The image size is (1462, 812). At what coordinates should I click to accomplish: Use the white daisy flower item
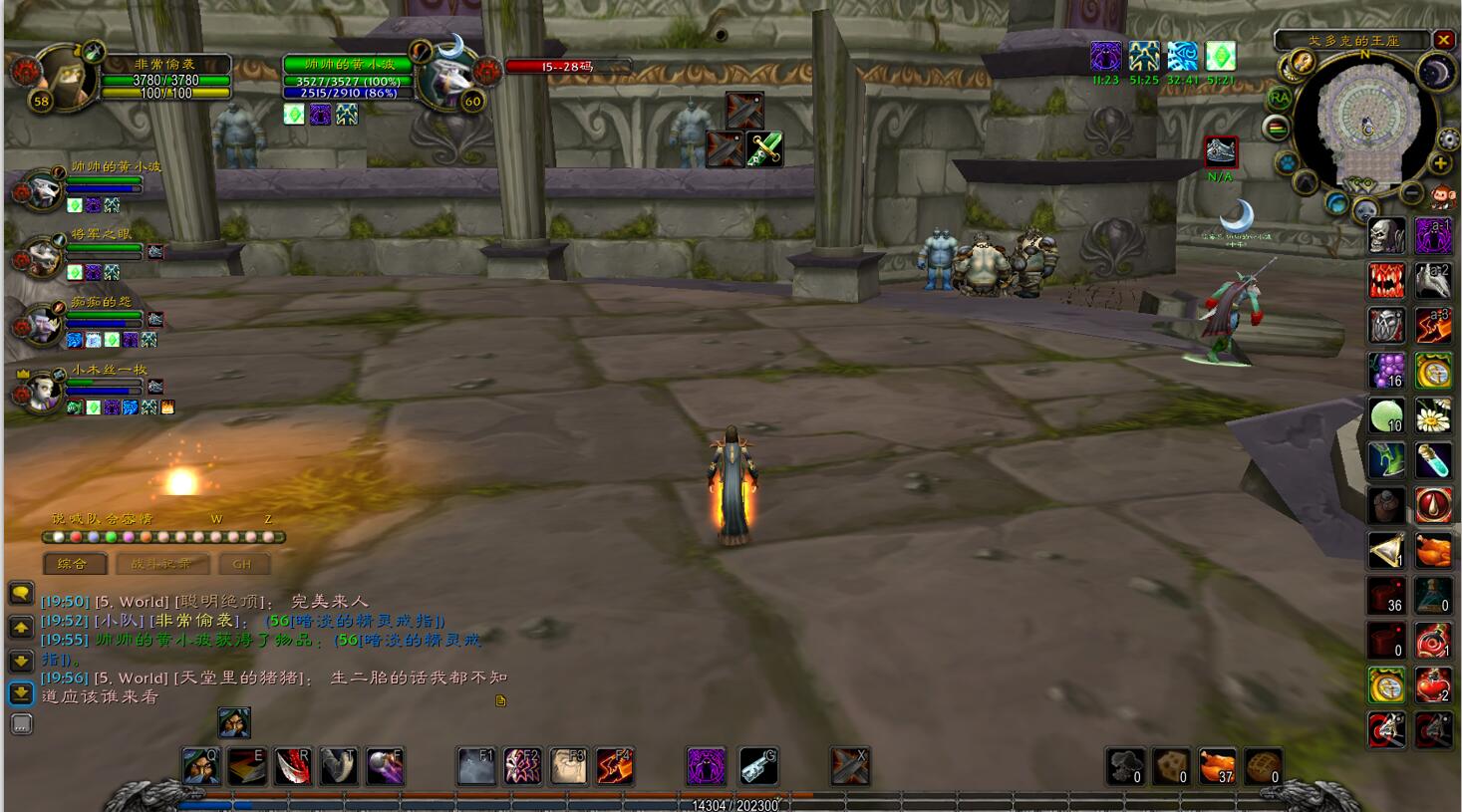1434,415
